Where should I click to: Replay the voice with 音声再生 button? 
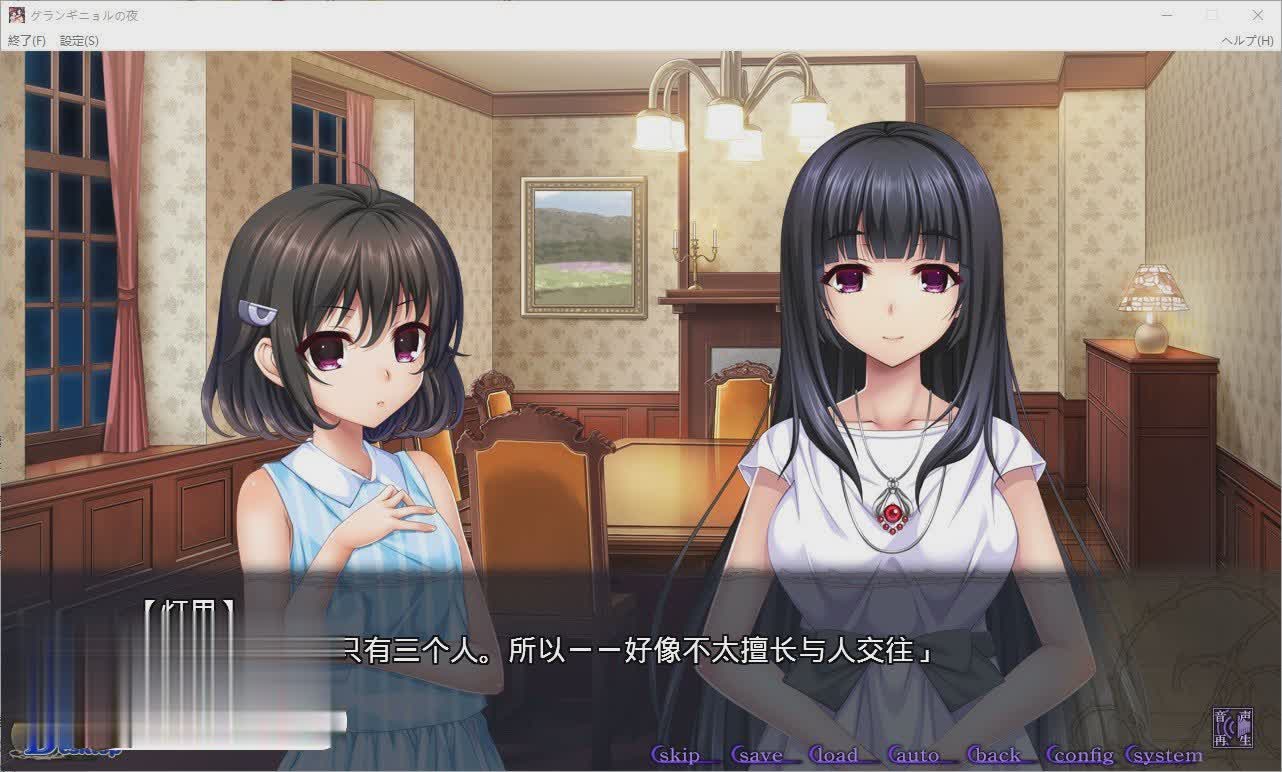click(x=1233, y=728)
